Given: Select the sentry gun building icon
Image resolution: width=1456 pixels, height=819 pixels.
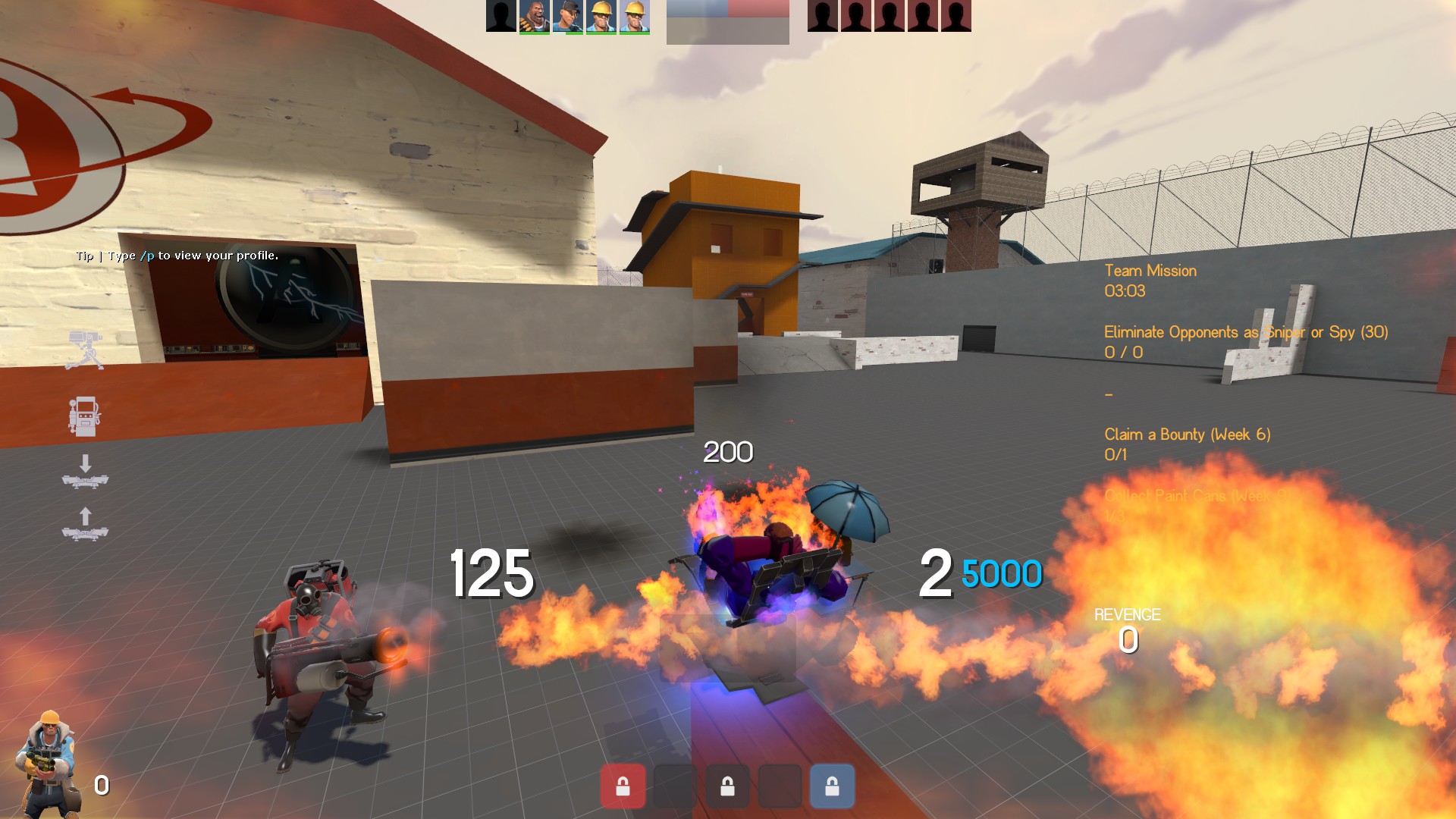Looking at the screenshot, I should click(84, 350).
